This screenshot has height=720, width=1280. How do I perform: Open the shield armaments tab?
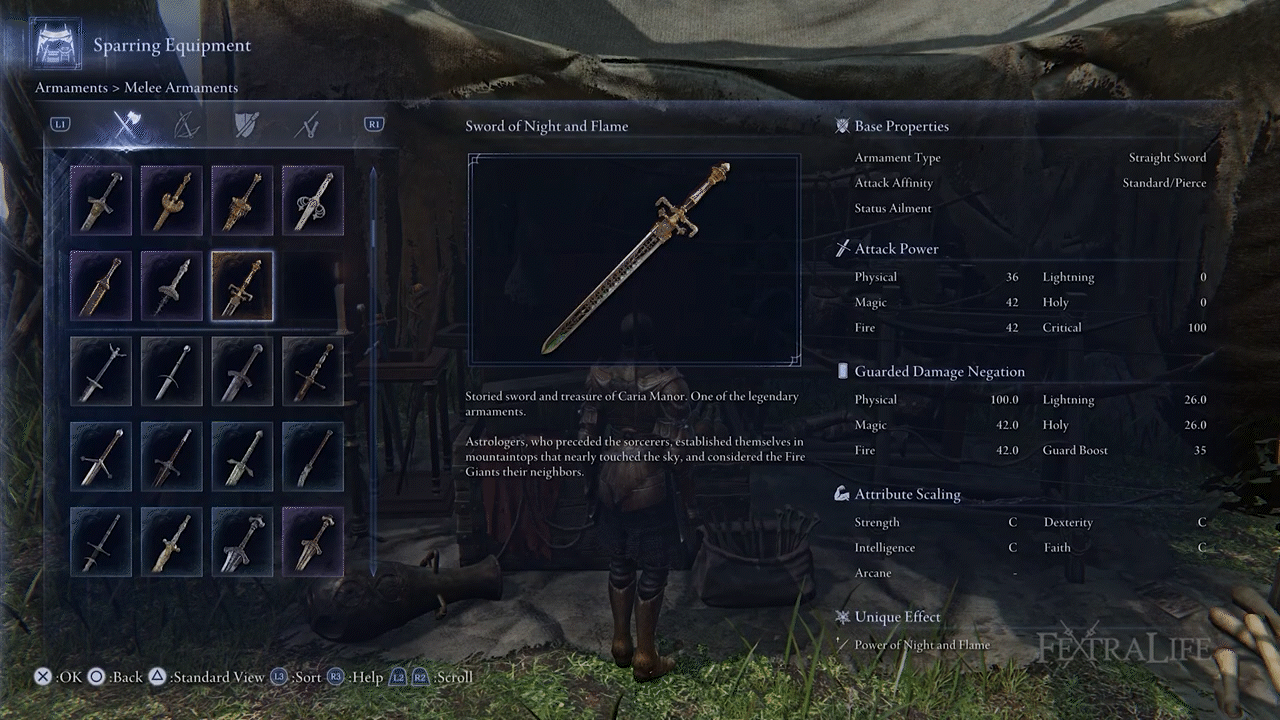point(246,125)
